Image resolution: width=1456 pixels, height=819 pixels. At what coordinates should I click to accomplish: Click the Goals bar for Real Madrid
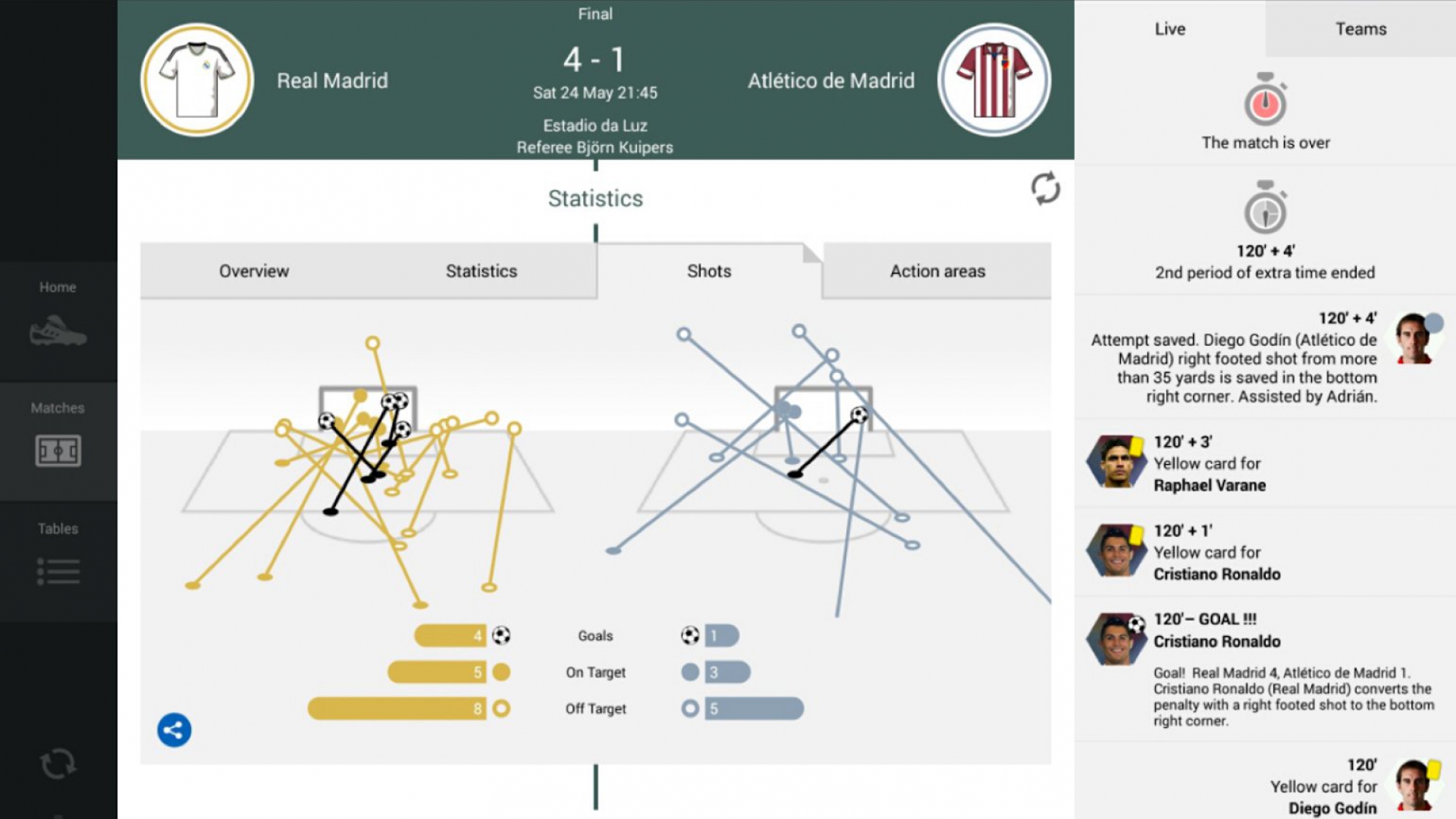click(451, 635)
